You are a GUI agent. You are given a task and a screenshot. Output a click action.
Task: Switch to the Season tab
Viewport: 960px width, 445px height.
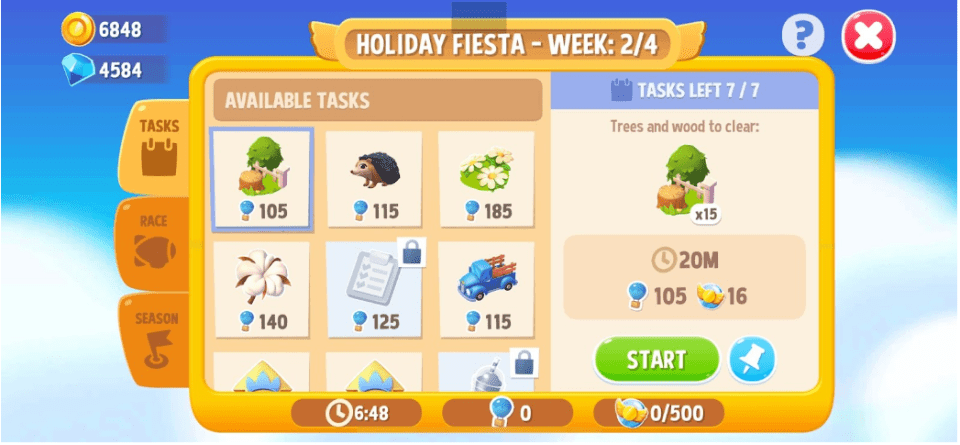click(155, 337)
